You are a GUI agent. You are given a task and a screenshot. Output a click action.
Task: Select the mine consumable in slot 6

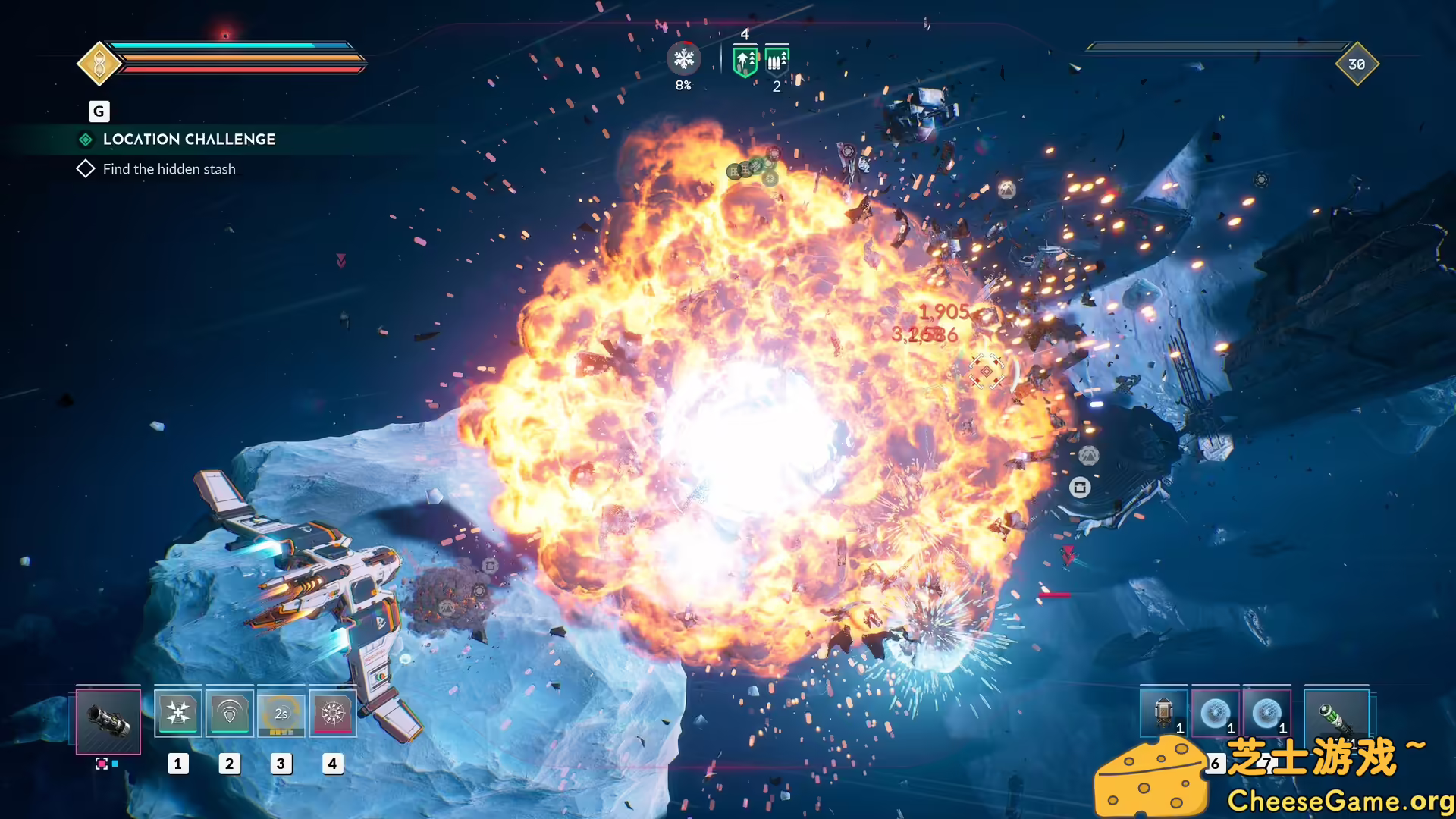[x=1216, y=714]
